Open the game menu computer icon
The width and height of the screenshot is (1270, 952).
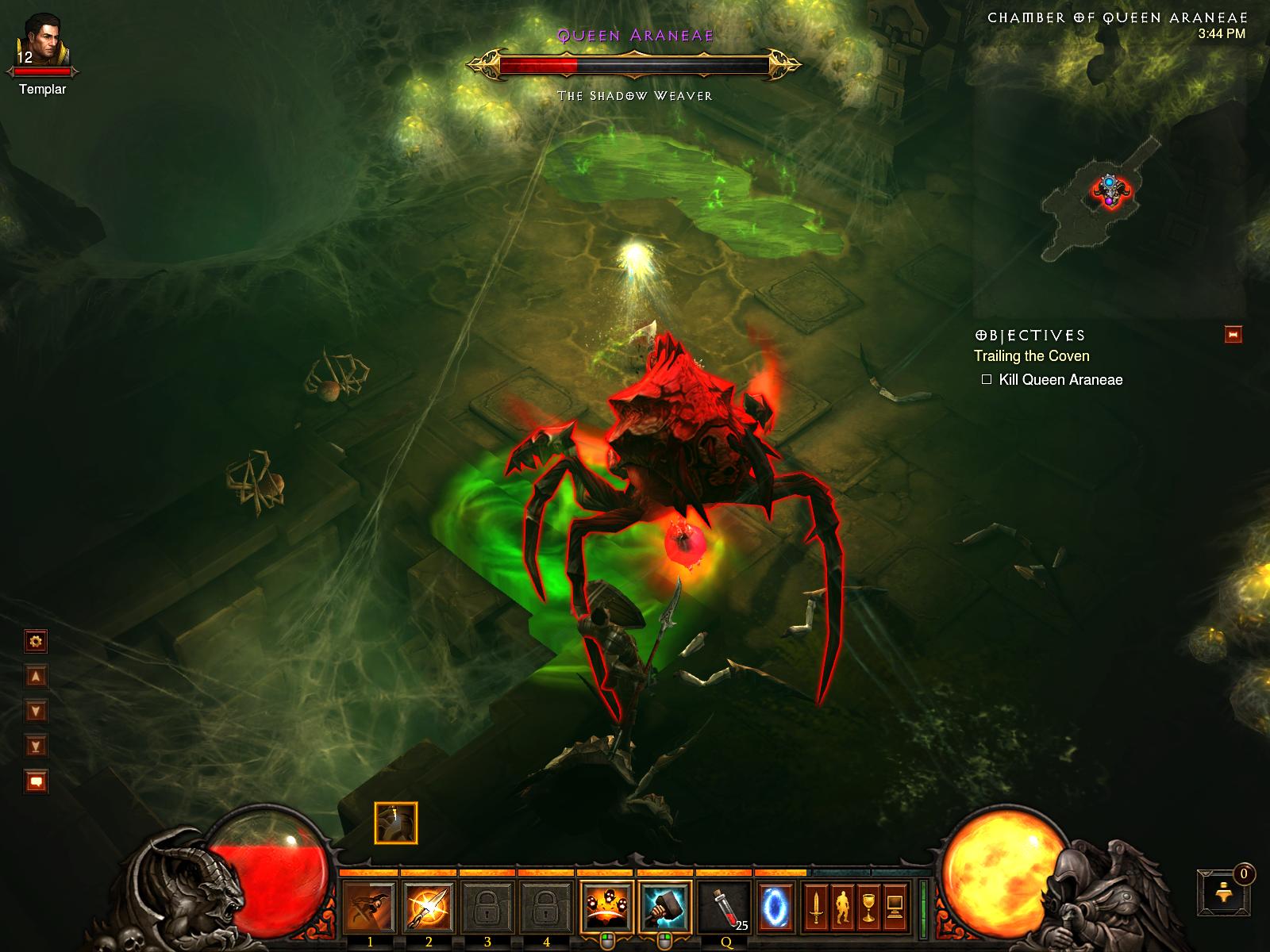(895, 905)
